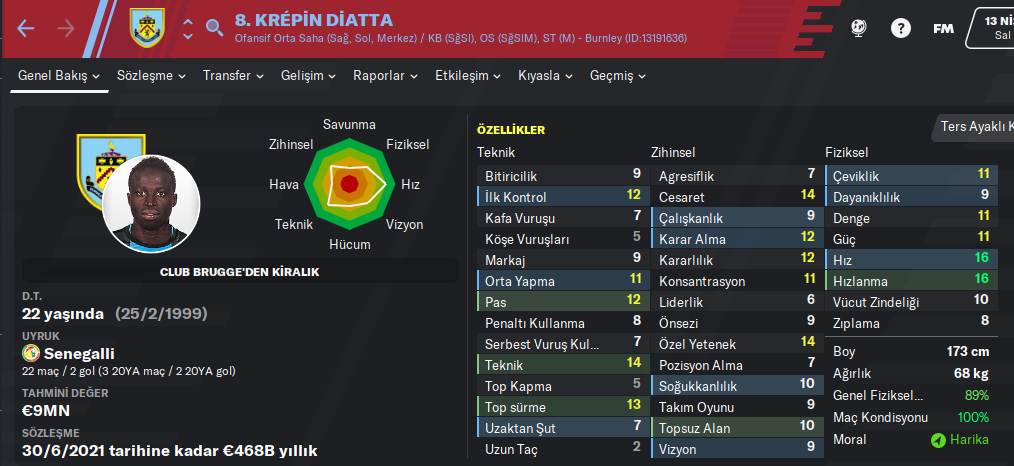Click the player switcher up-down arrows
The height and width of the screenshot is (466, 1014).
[x=188, y=28]
